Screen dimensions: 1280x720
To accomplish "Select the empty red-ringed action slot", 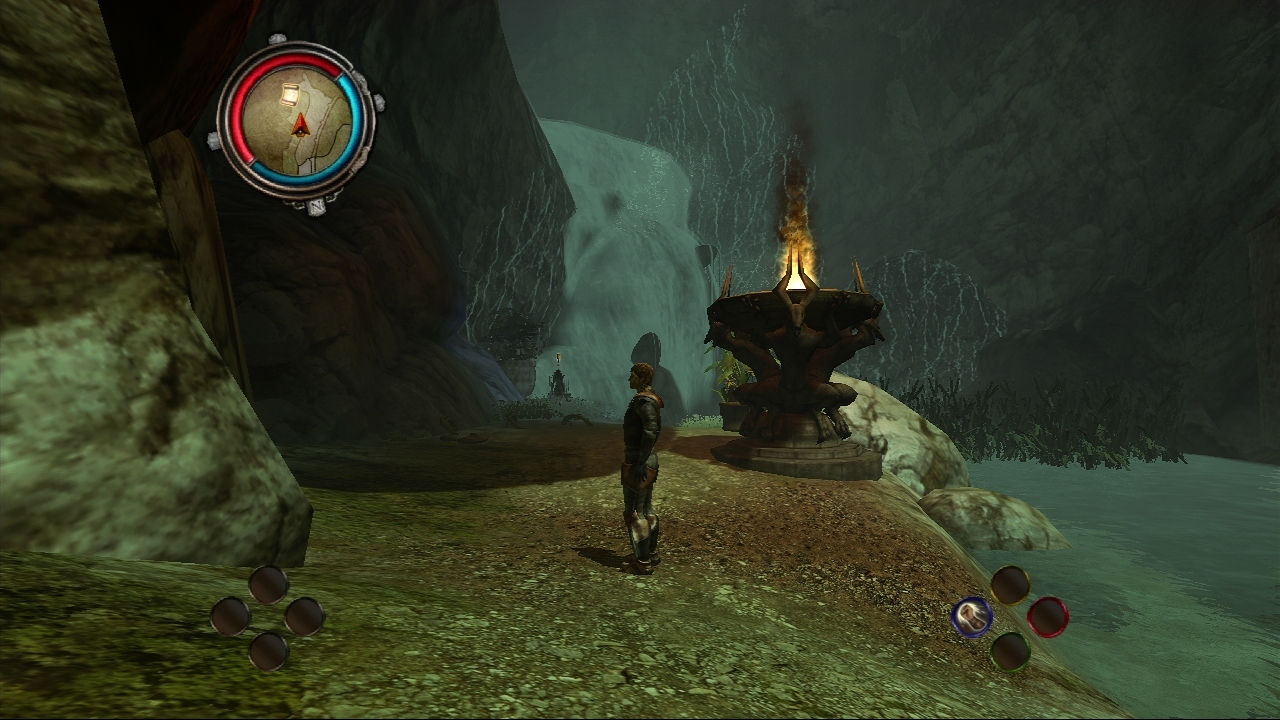I will (1047, 617).
